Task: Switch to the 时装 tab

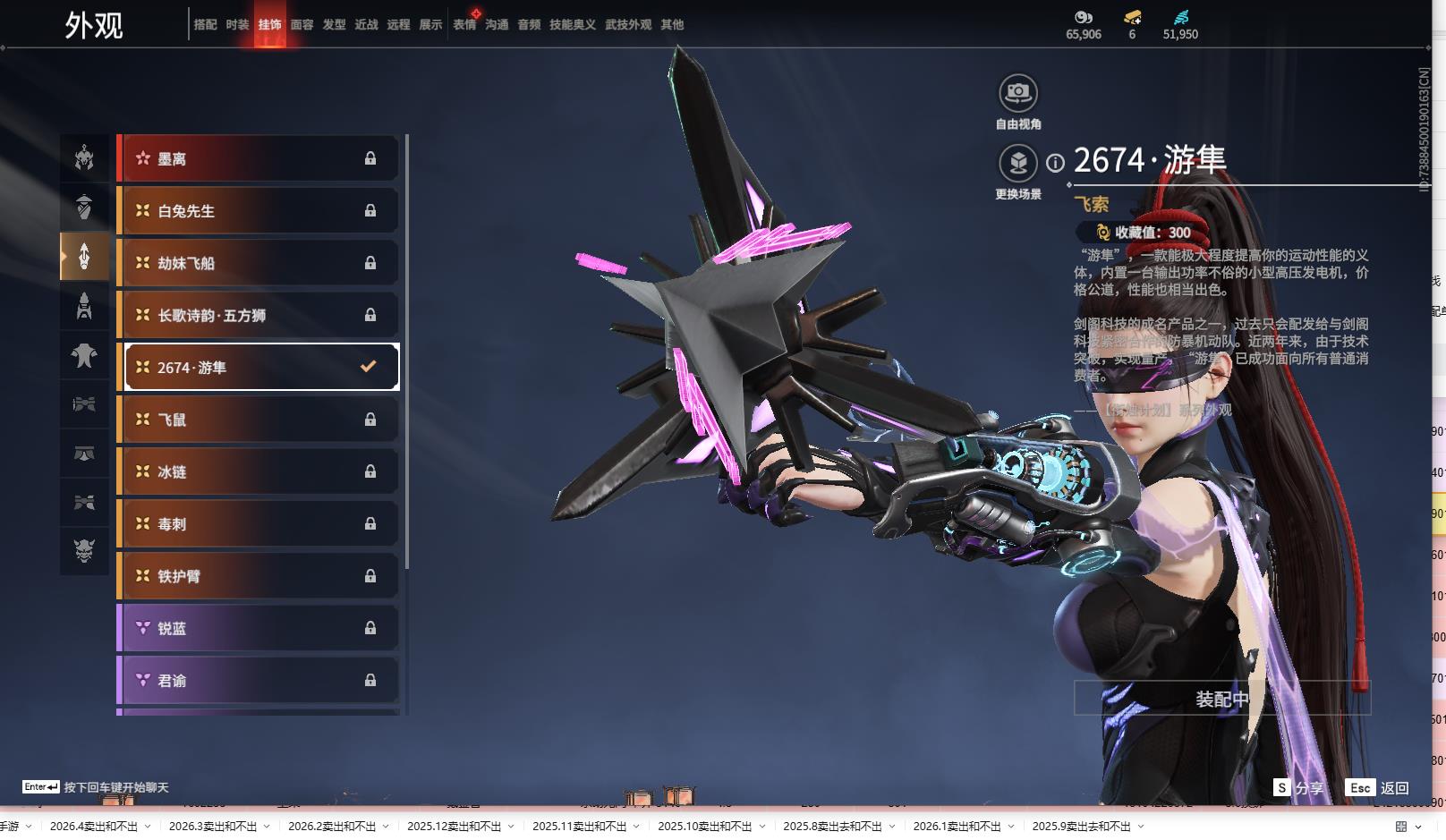Action: (x=237, y=25)
